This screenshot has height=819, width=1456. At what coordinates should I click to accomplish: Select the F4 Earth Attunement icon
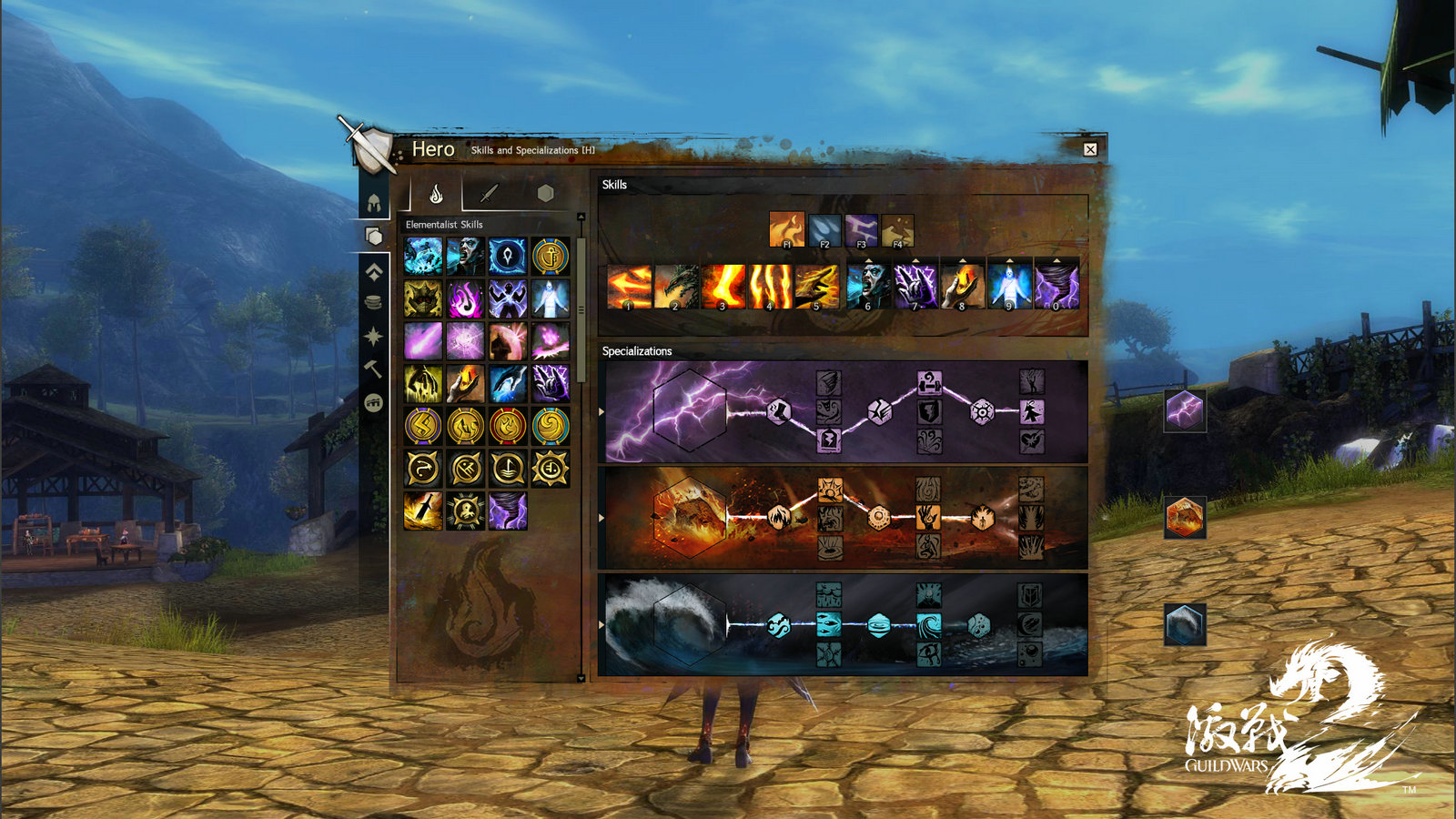(x=897, y=230)
